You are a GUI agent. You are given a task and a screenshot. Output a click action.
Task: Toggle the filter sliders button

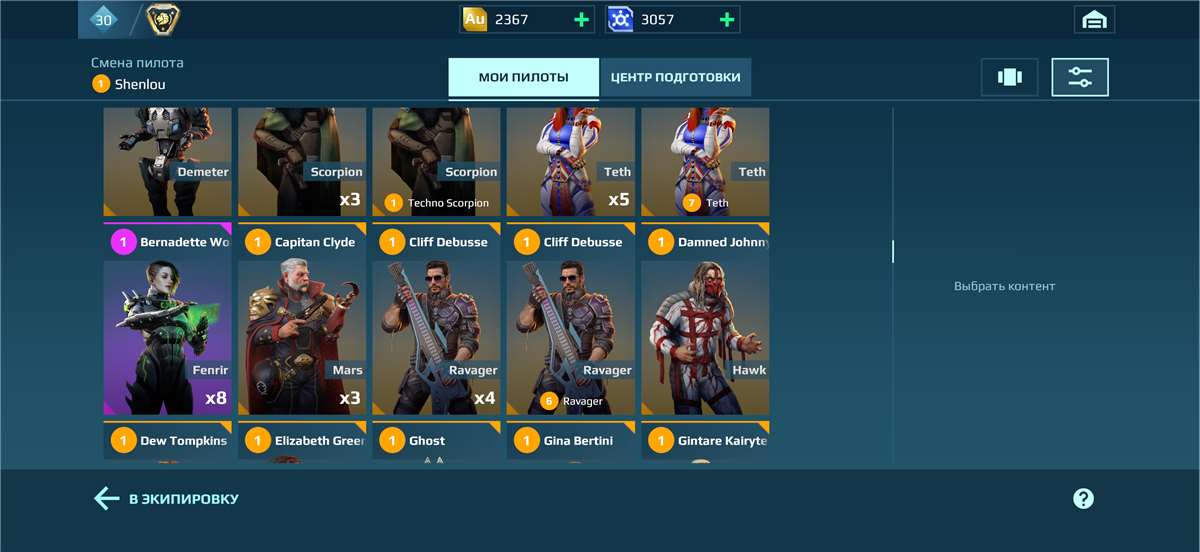point(1080,77)
